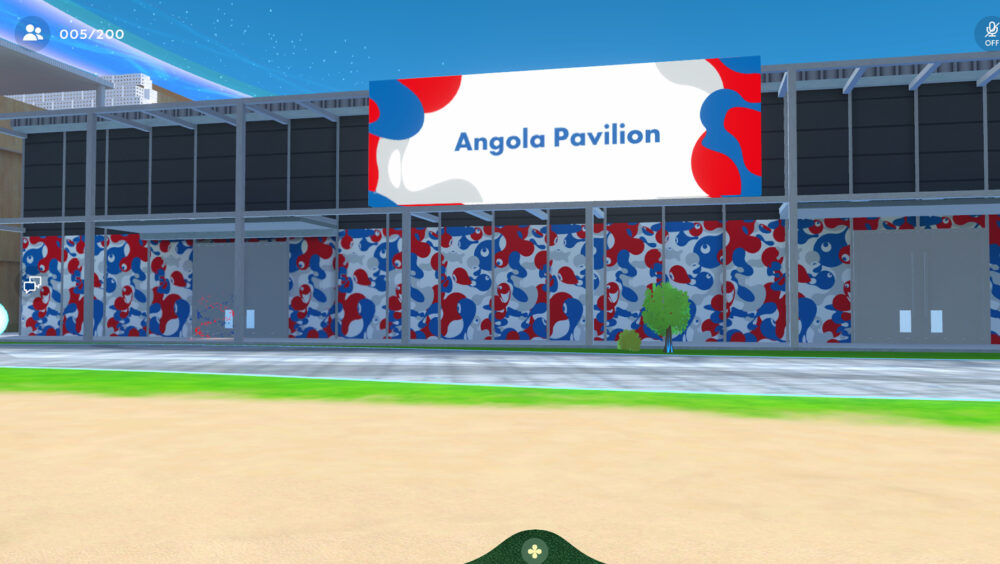Toggle the muted microphone button

[x=990, y=33]
